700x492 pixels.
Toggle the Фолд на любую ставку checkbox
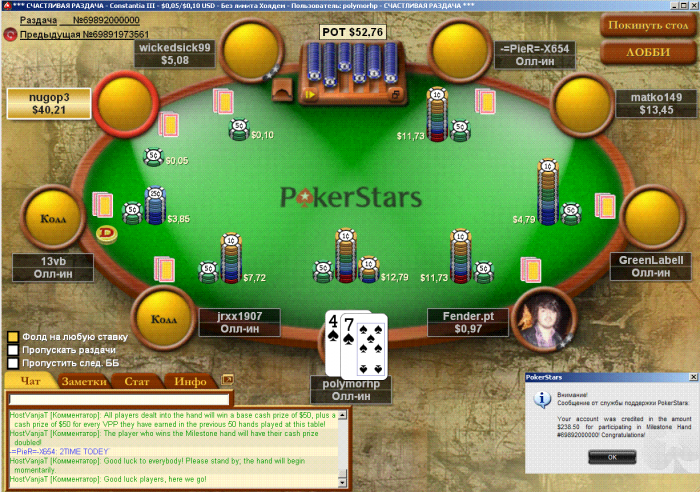click(x=13, y=337)
